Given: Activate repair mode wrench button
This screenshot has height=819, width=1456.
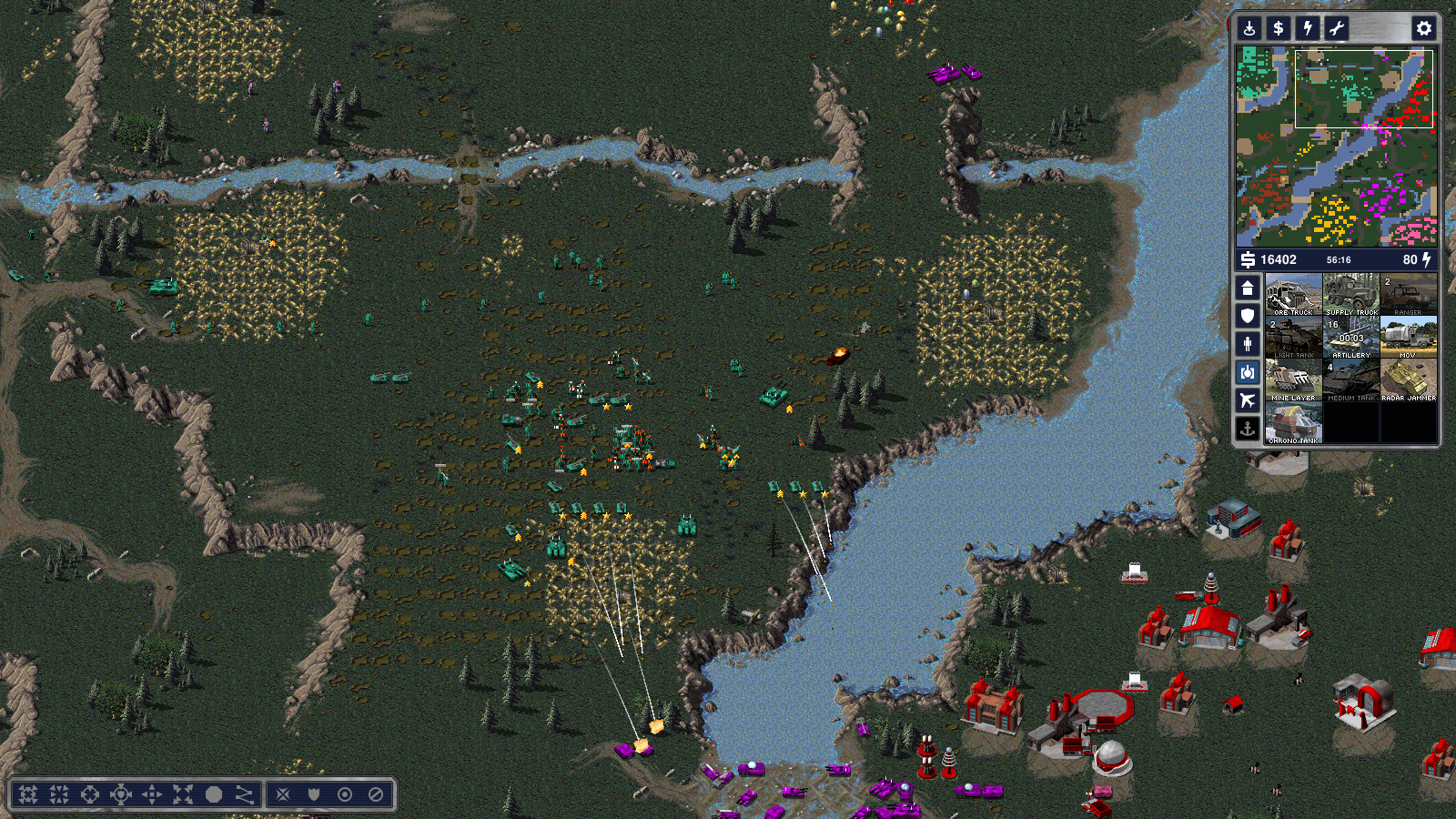Looking at the screenshot, I should click(1337, 28).
